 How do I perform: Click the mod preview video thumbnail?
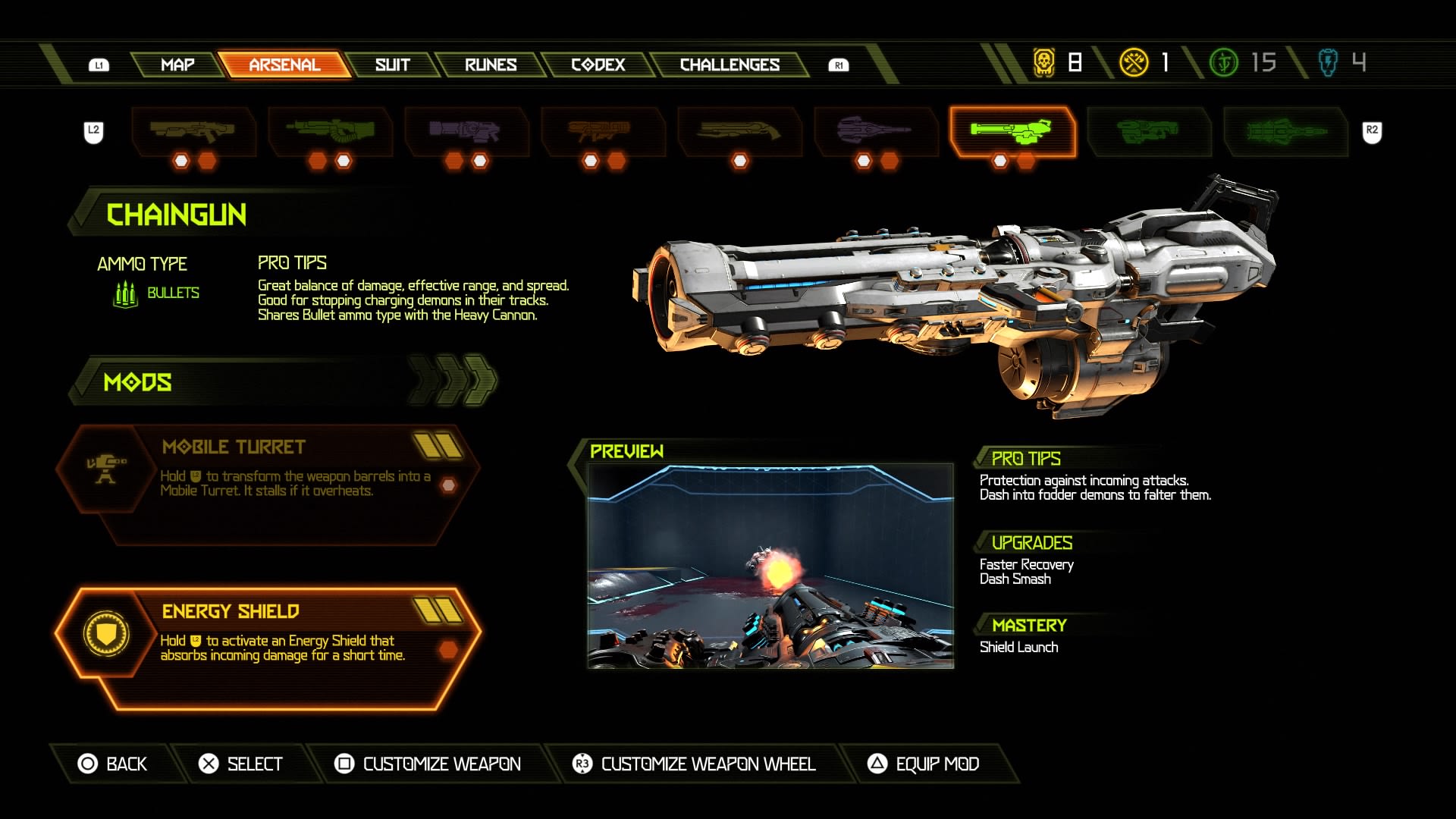[x=770, y=566]
